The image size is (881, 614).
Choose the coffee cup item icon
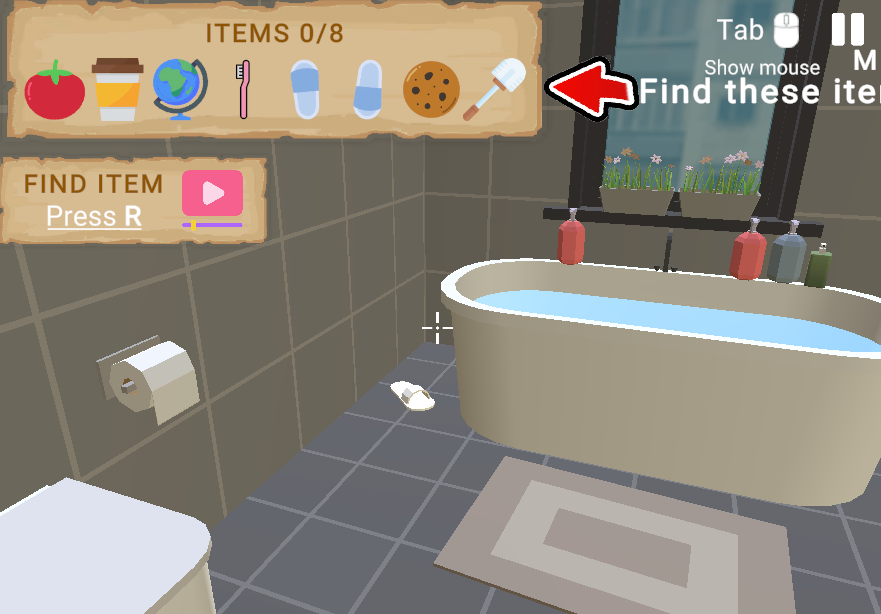[118, 90]
